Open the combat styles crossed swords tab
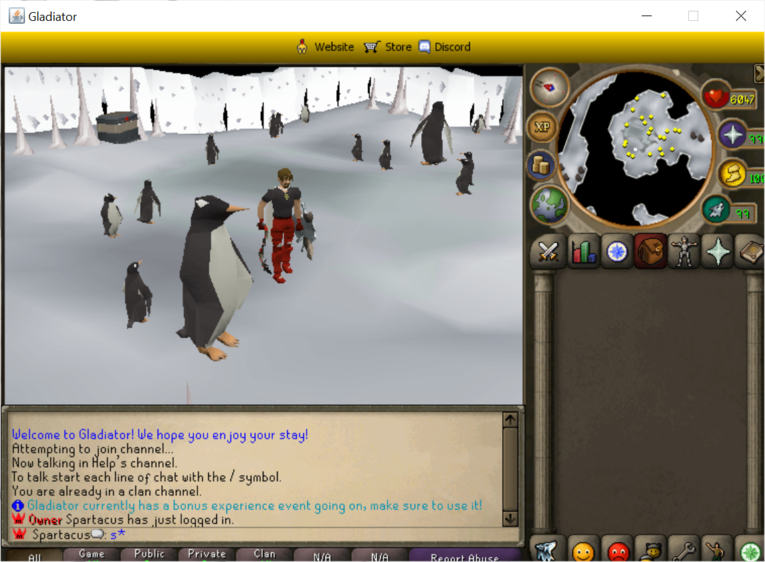The height and width of the screenshot is (562, 765). coord(548,251)
